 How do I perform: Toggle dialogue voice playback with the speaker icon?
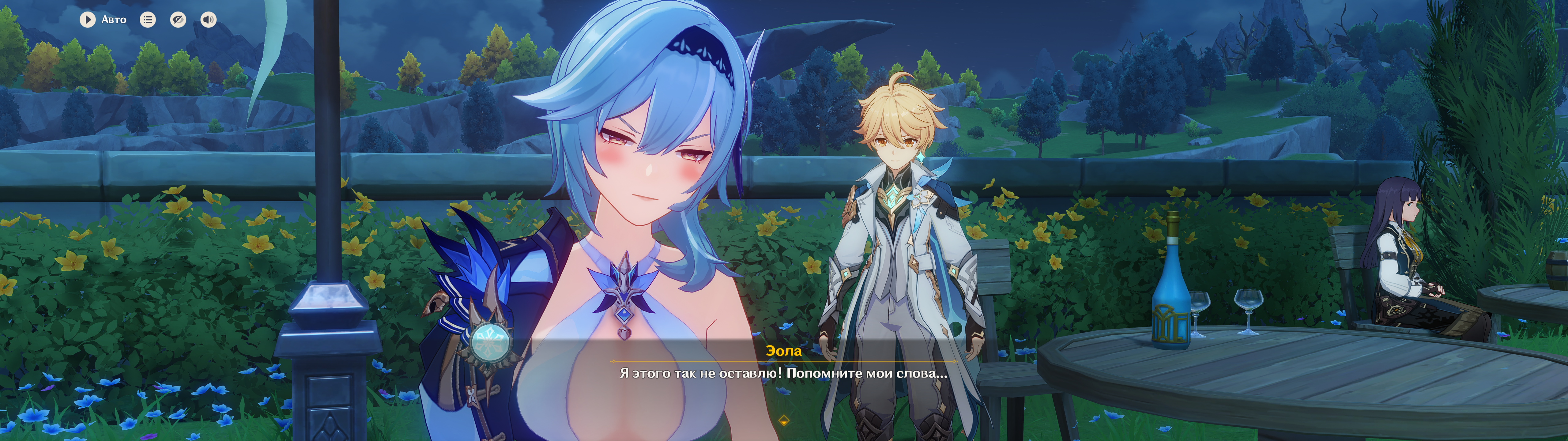208,20
